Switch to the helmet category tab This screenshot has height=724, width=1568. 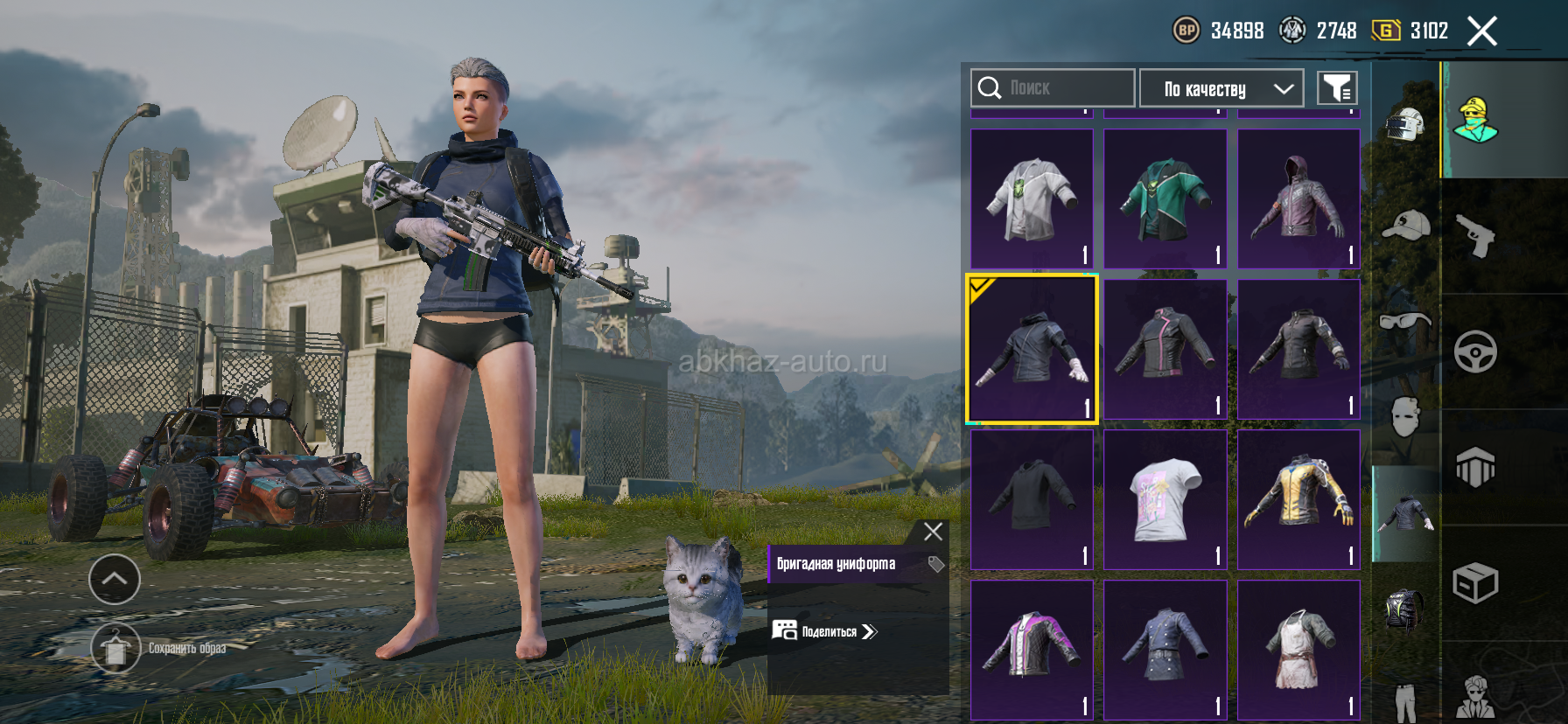coord(1405,124)
